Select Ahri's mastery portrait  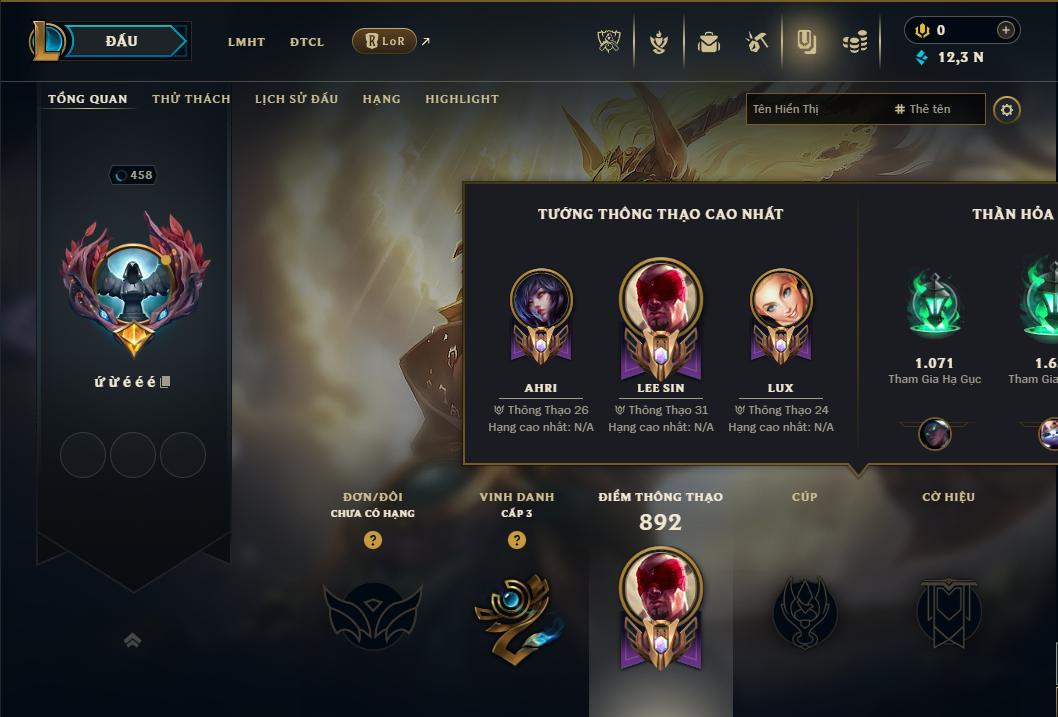tap(541, 300)
